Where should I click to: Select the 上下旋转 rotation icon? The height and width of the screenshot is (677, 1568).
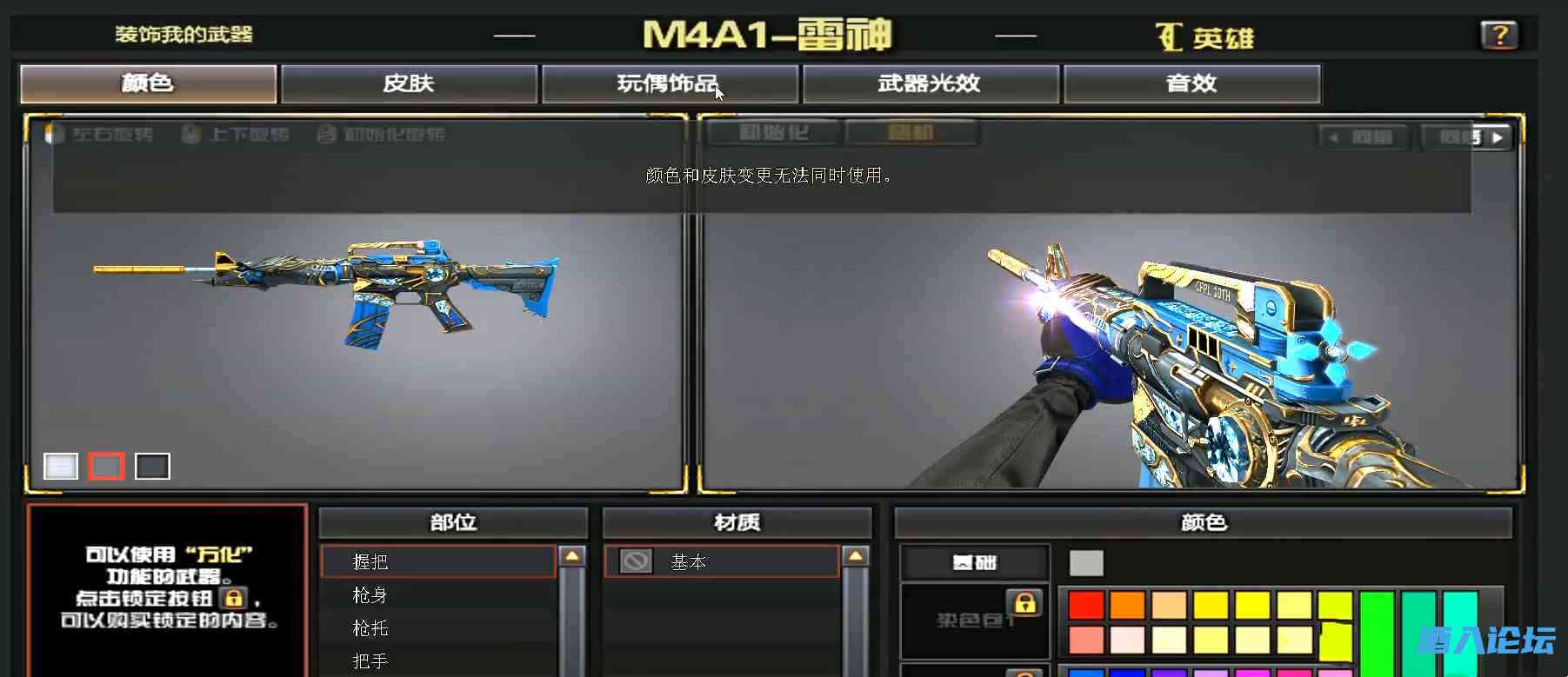(x=192, y=135)
